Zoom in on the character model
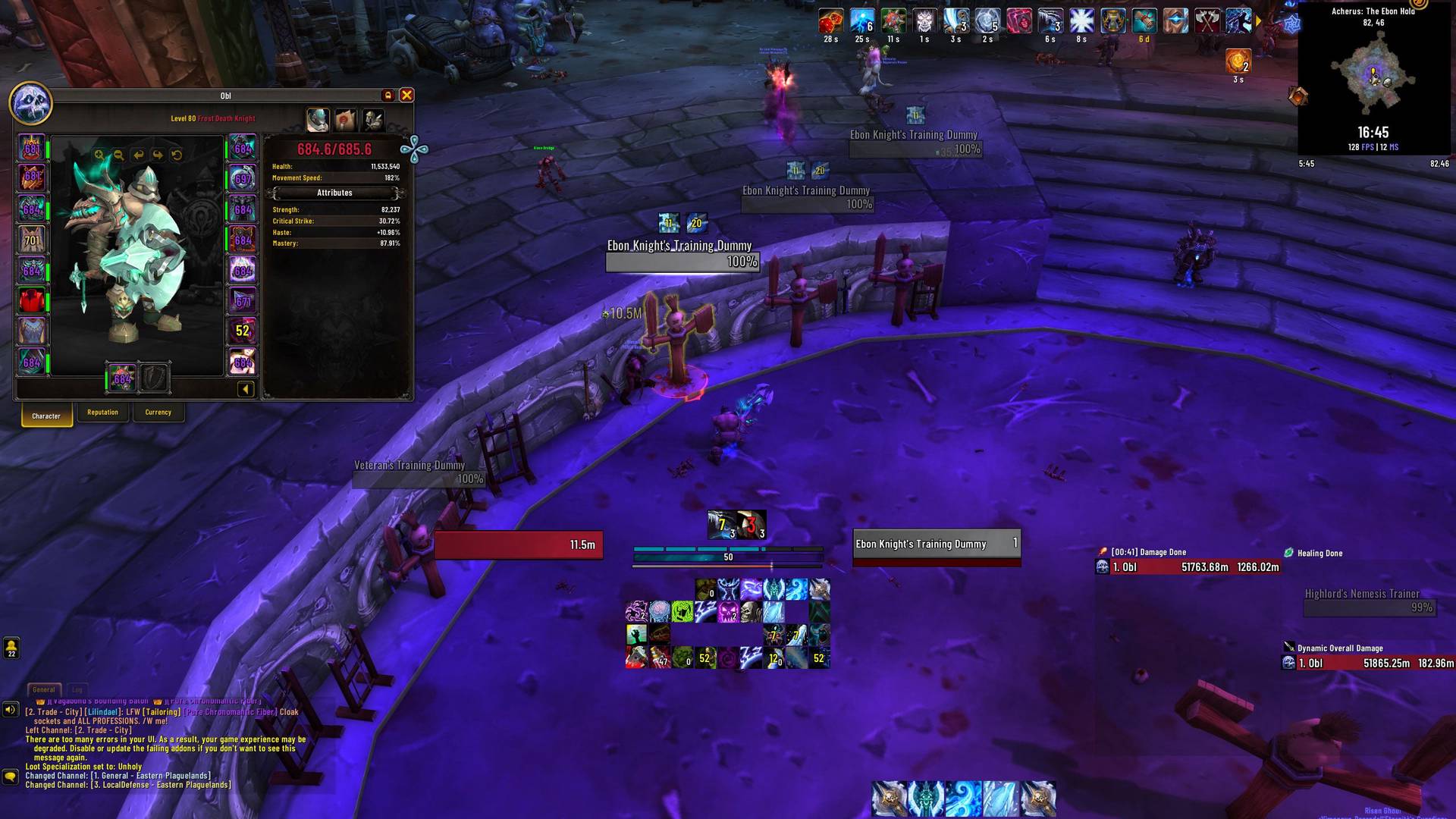The height and width of the screenshot is (819, 1456). click(x=99, y=155)
